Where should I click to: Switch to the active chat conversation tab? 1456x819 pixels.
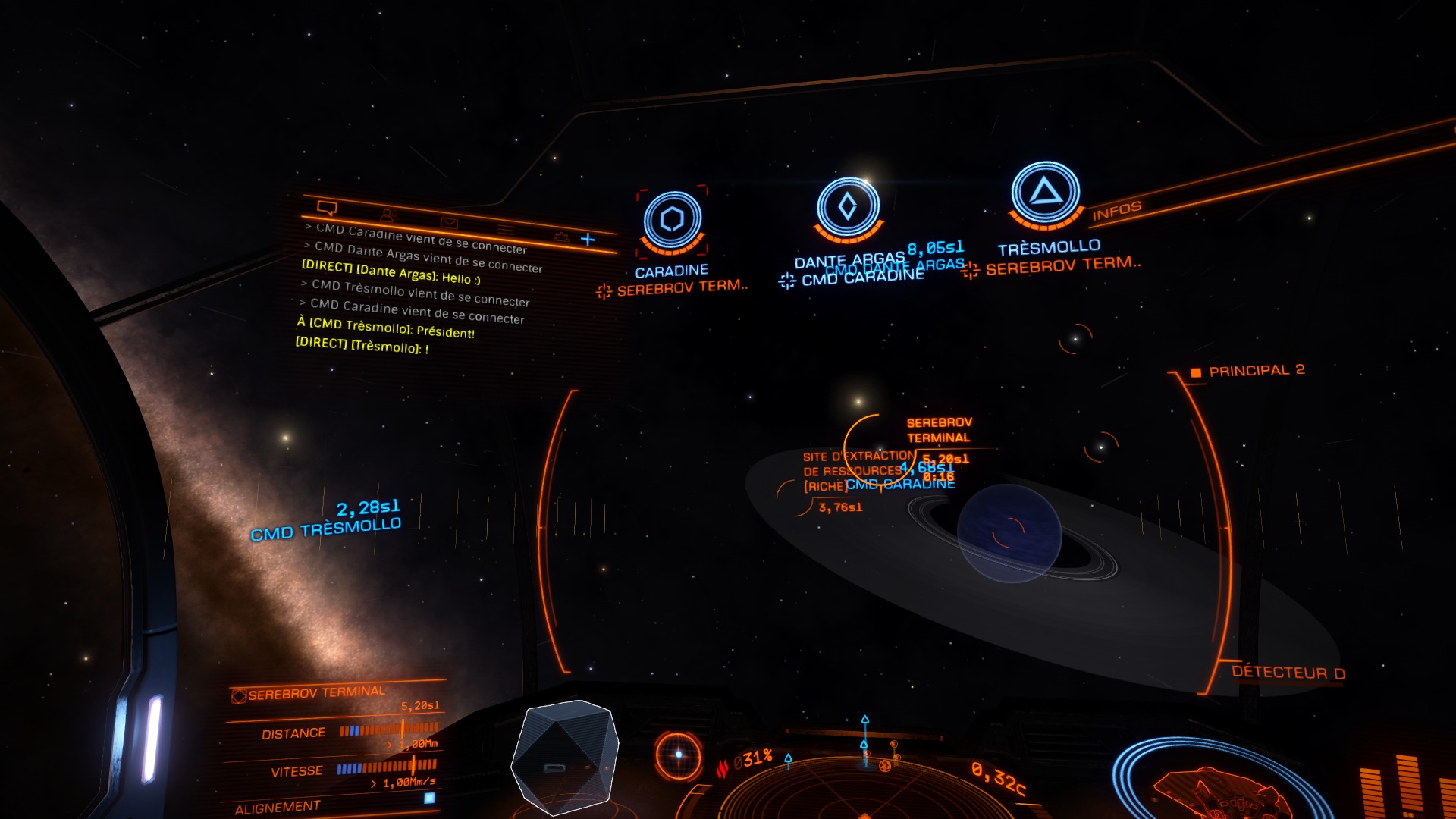tap(327, 209)
